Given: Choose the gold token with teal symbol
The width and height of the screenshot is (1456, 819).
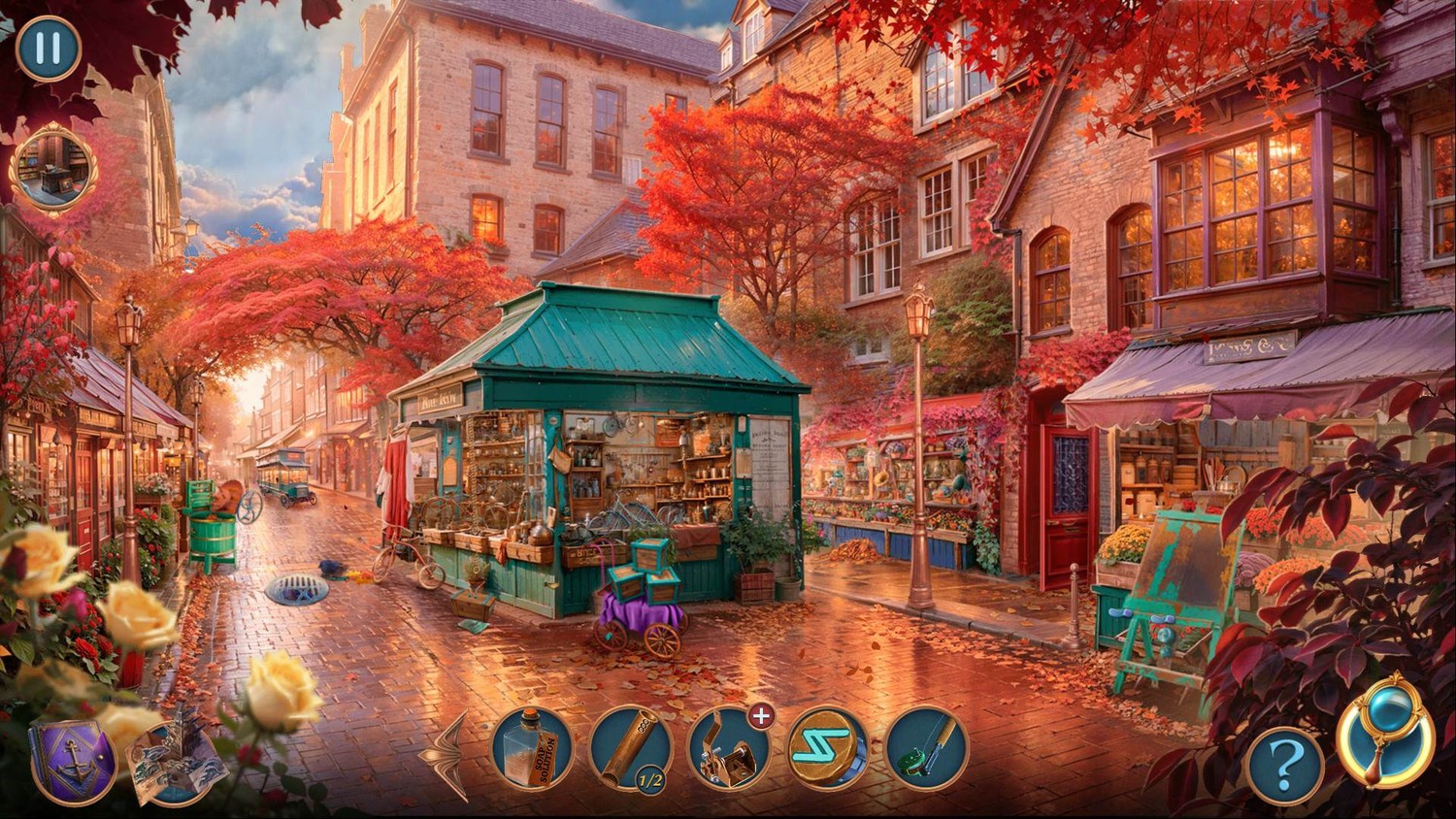Looking at the screenshot, I should click(828, 747).
